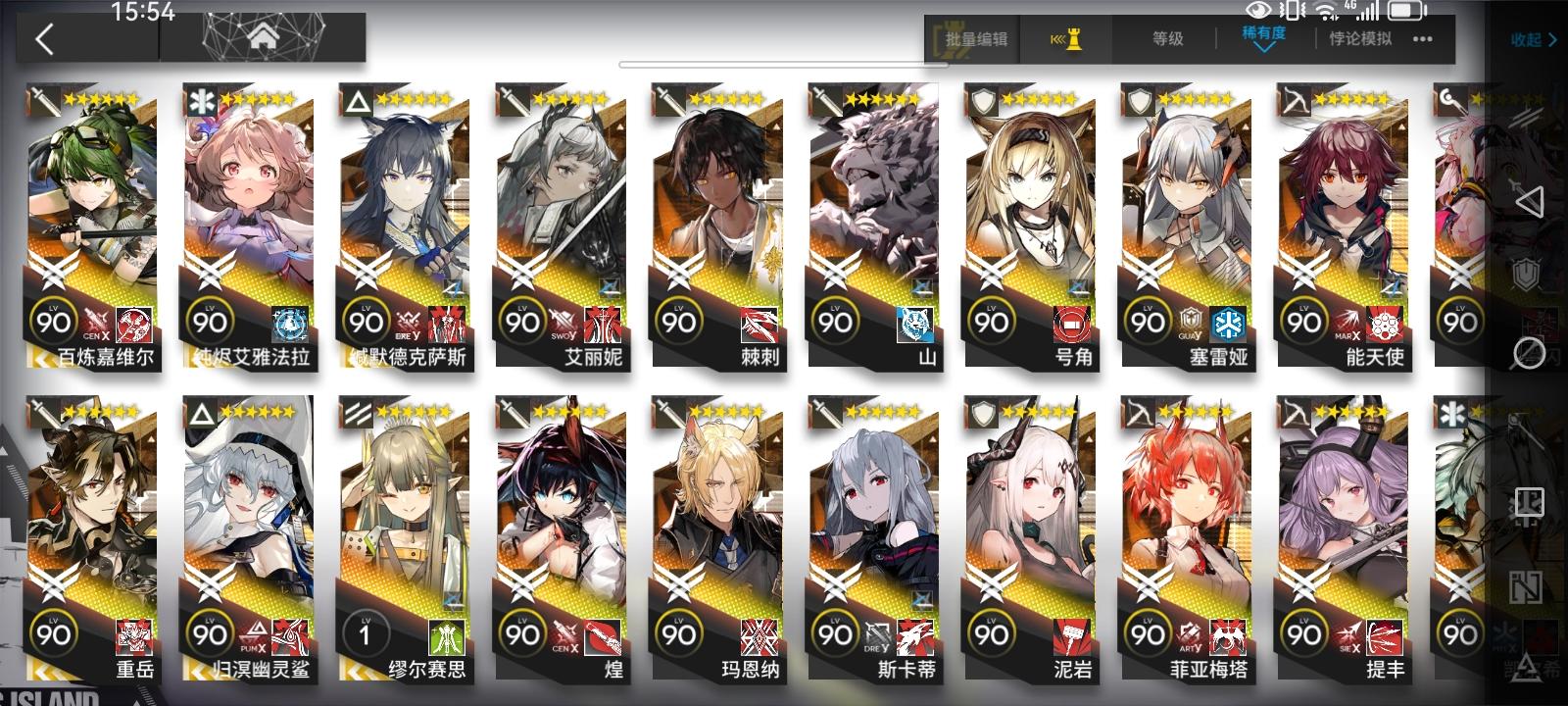Click the 批量编辑 button
Screen dimensions: 1568x706
click(974, 41)
